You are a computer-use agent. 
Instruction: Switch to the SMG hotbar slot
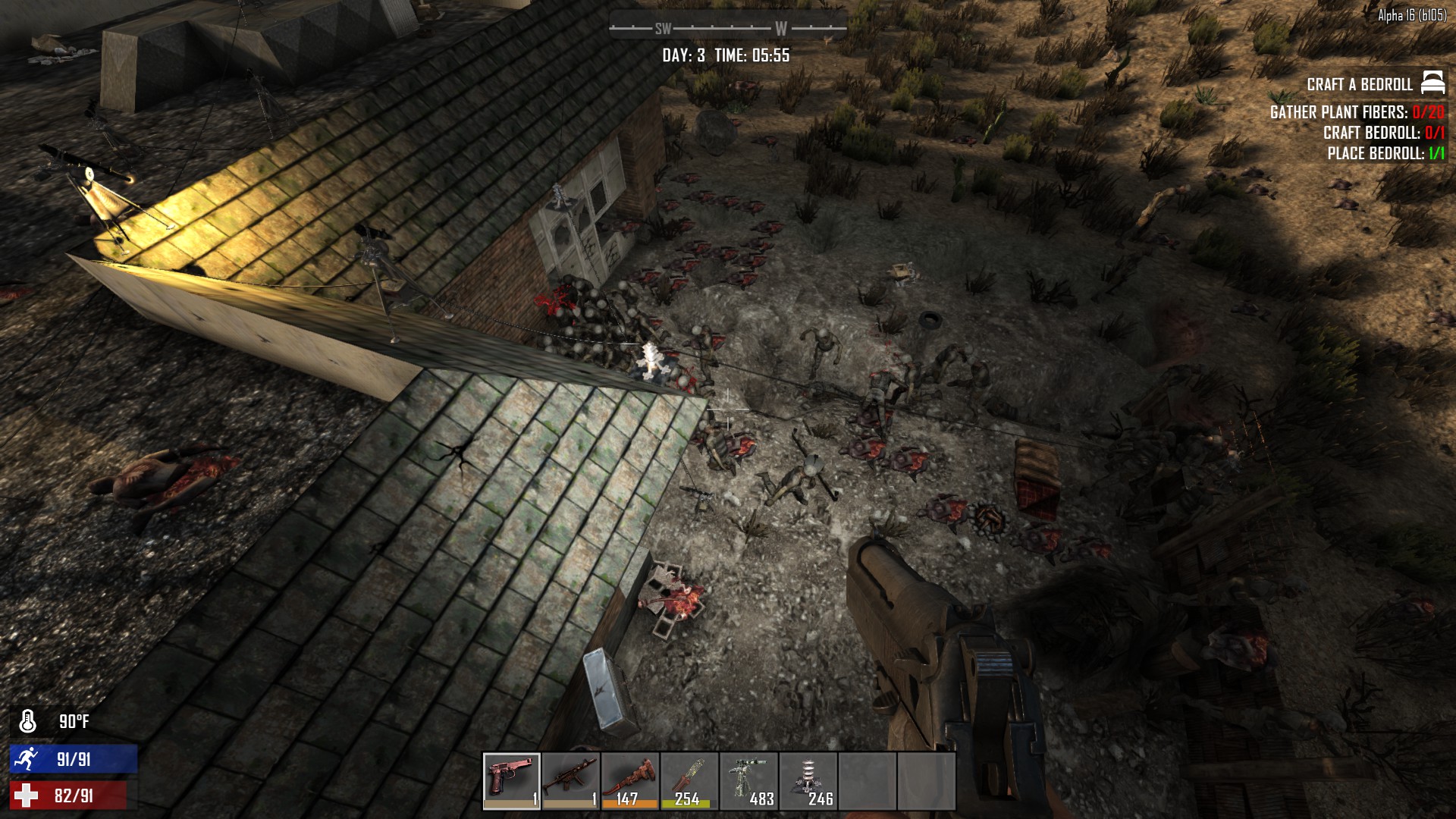[571, 780]
